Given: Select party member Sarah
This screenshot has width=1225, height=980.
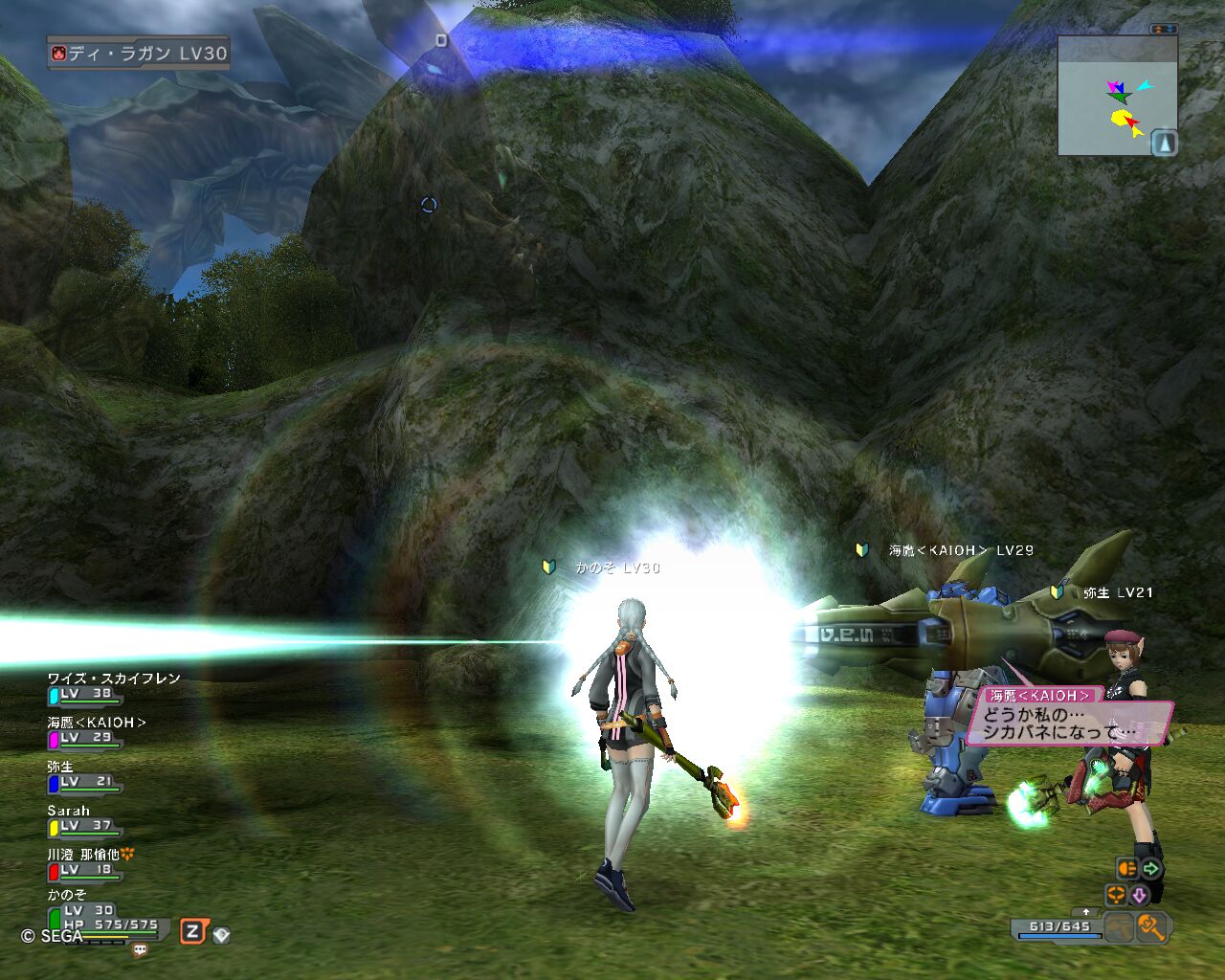Looking at the screenshot, I should tap(68, 811).
